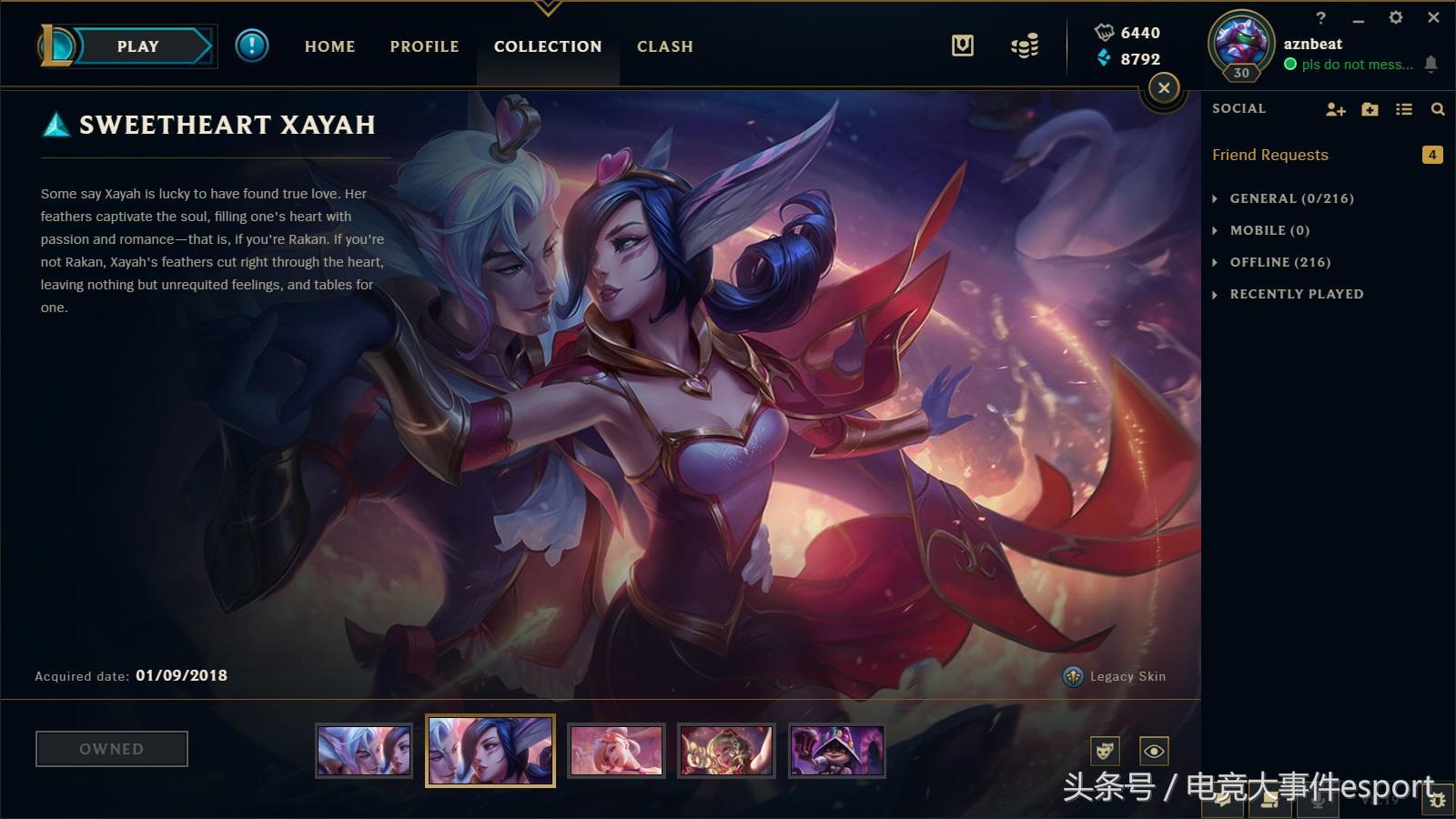Close the Sweetheart Xayah skin viewer
The image size is (1456, 819).
coord(1164,88)
